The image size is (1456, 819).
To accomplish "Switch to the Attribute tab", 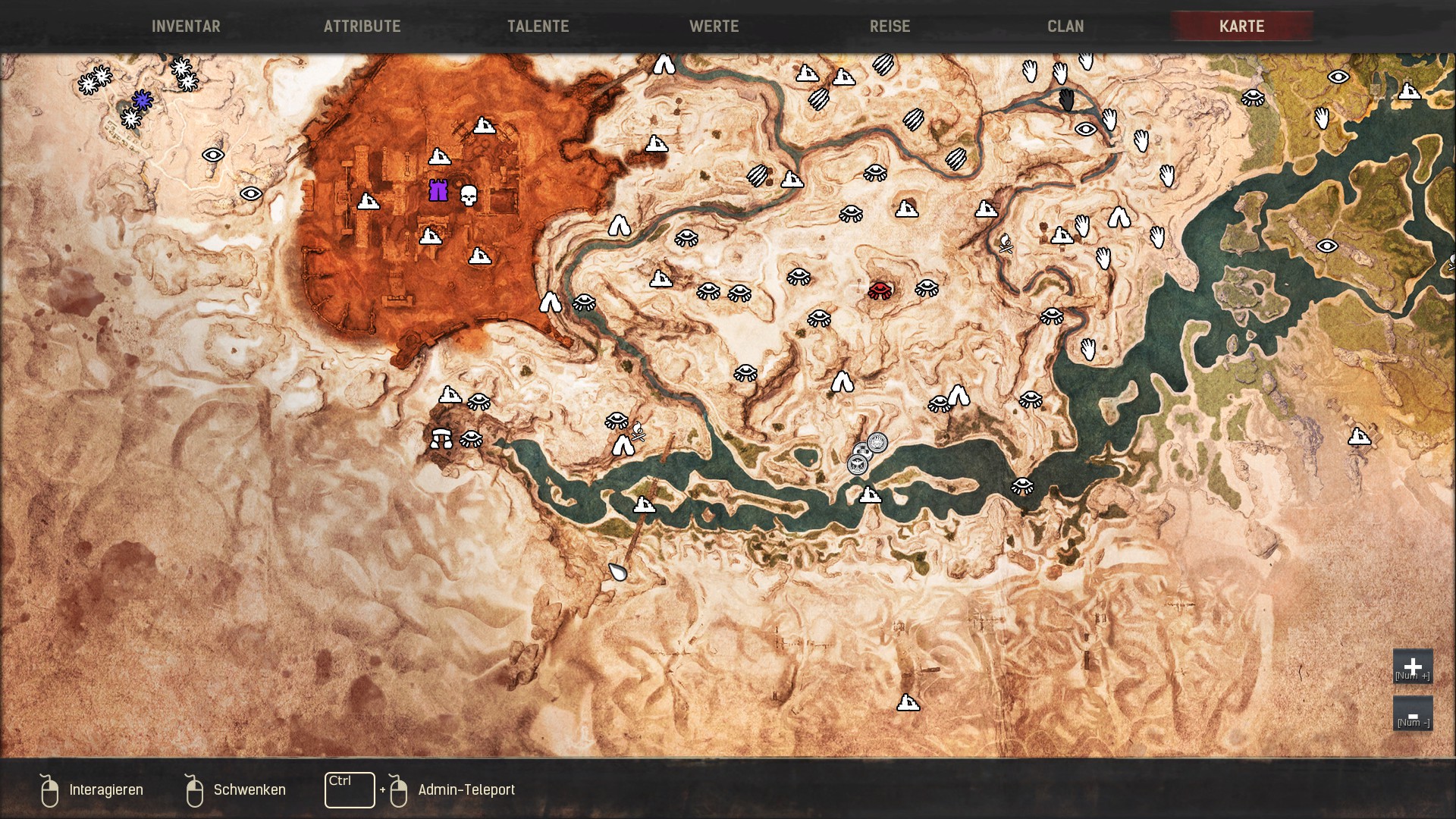I will pyautogui.click(x=362, y=27).
